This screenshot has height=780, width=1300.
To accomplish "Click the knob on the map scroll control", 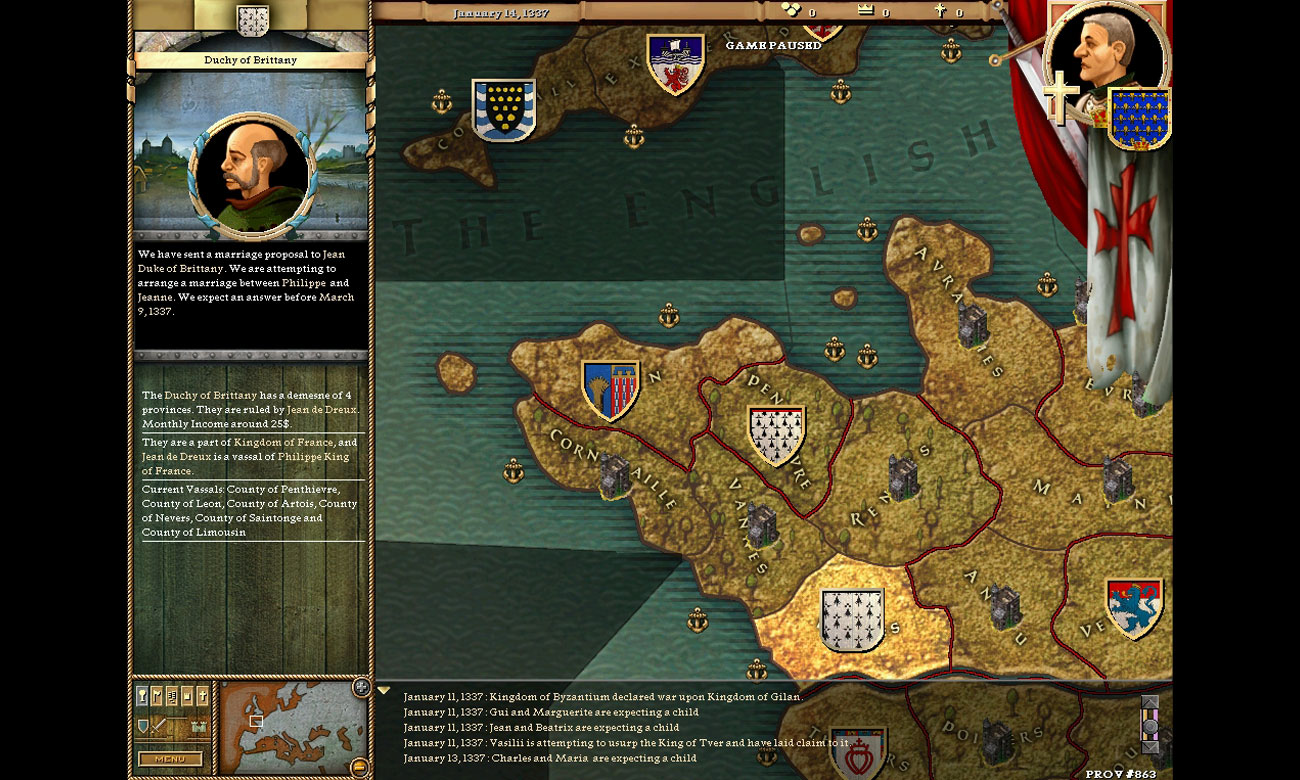I will (1149, 725).
